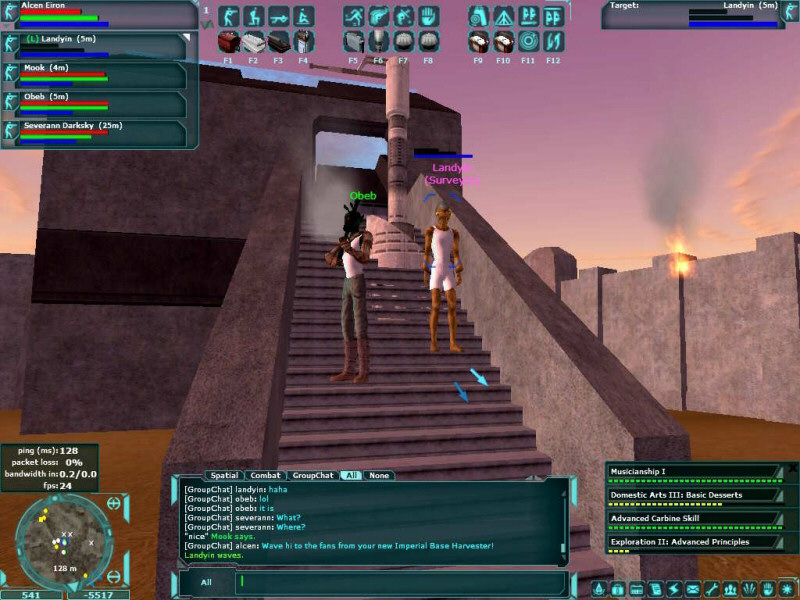Activate the kneeling stance toolbar icon
This screenshot has height=600, width=800.
254,17
